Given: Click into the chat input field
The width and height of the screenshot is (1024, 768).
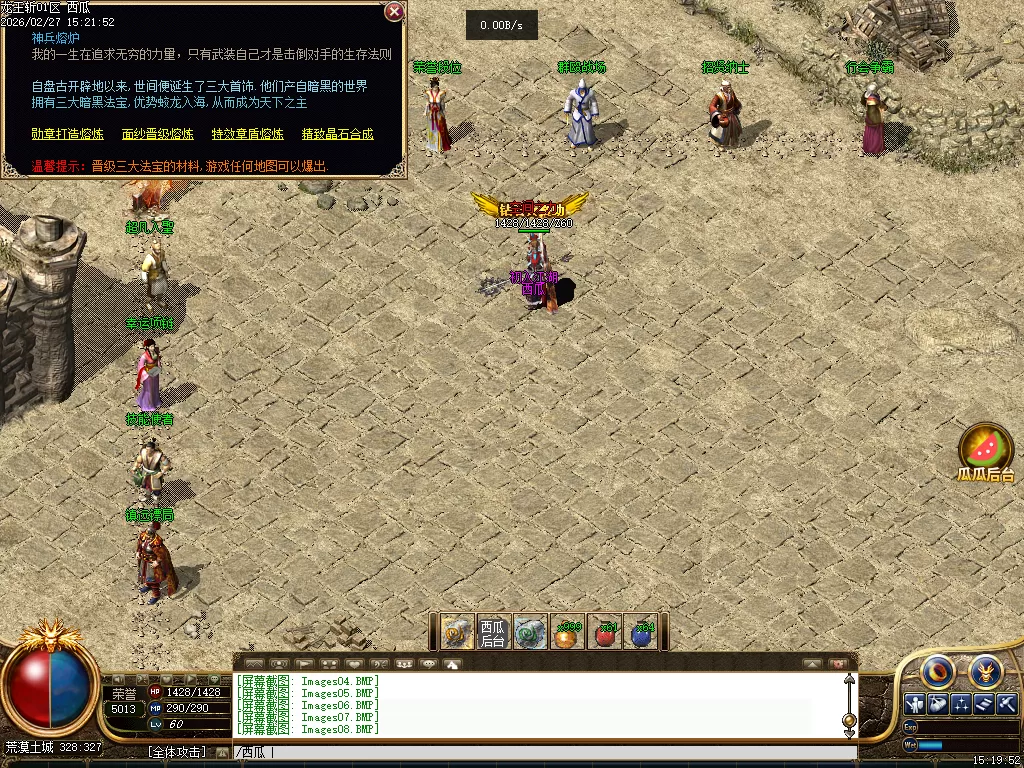Looking at the screenshot, I should coord(540,753).
